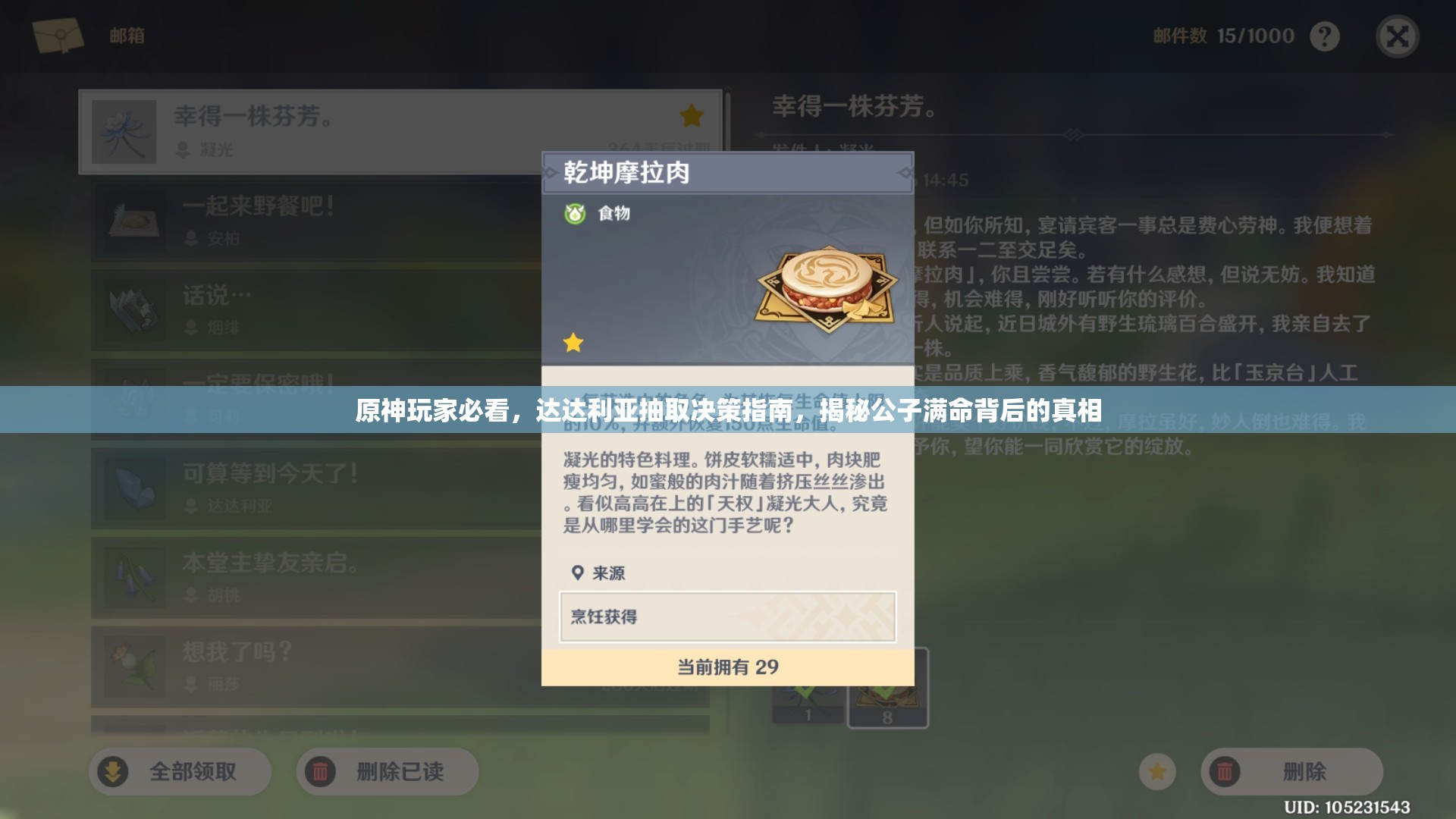This screenshot has height=819, width=1456.
Task: Toggle the star button beside 删除
Action: (1156, 771)
